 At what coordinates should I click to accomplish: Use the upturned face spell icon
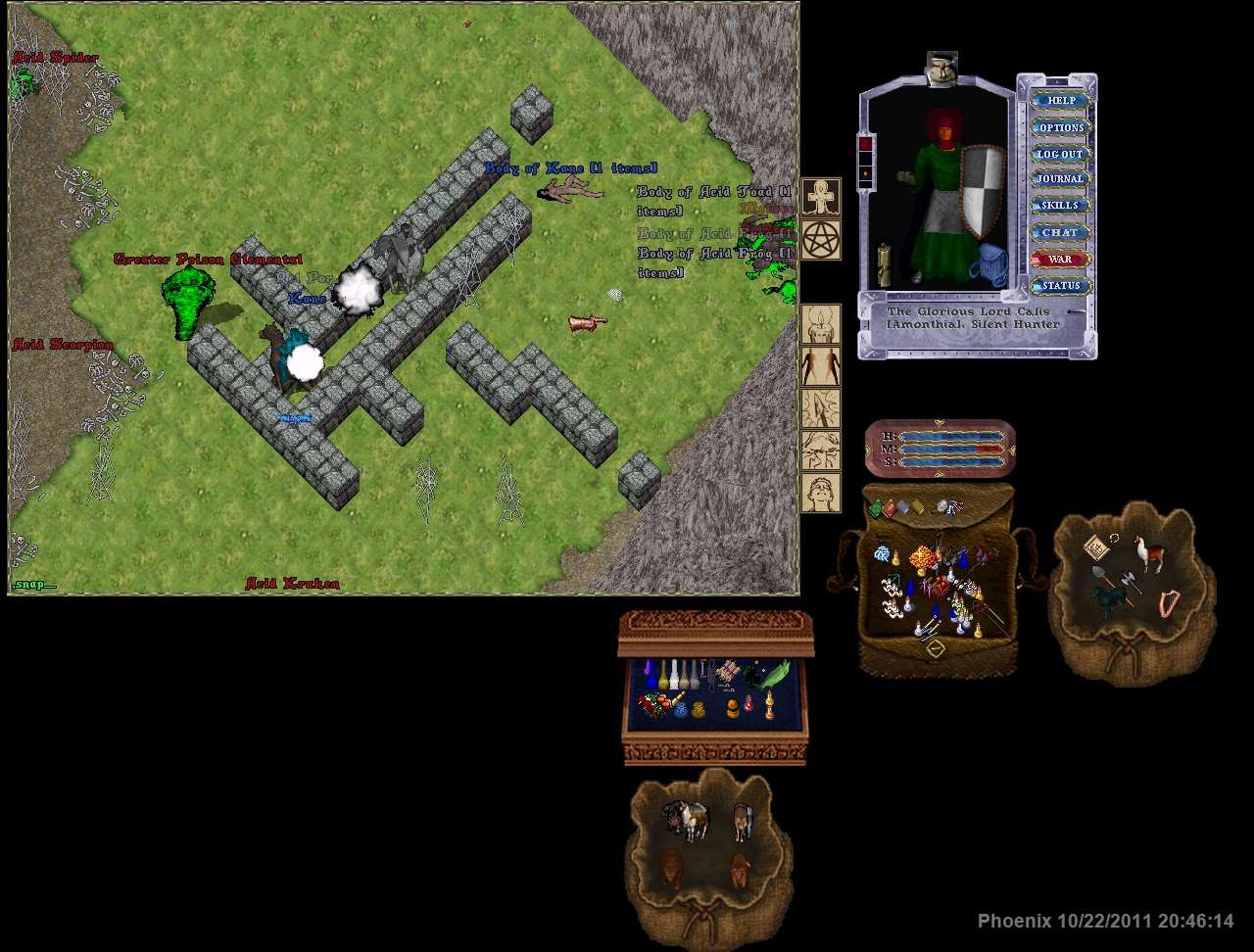coord(821,450)
